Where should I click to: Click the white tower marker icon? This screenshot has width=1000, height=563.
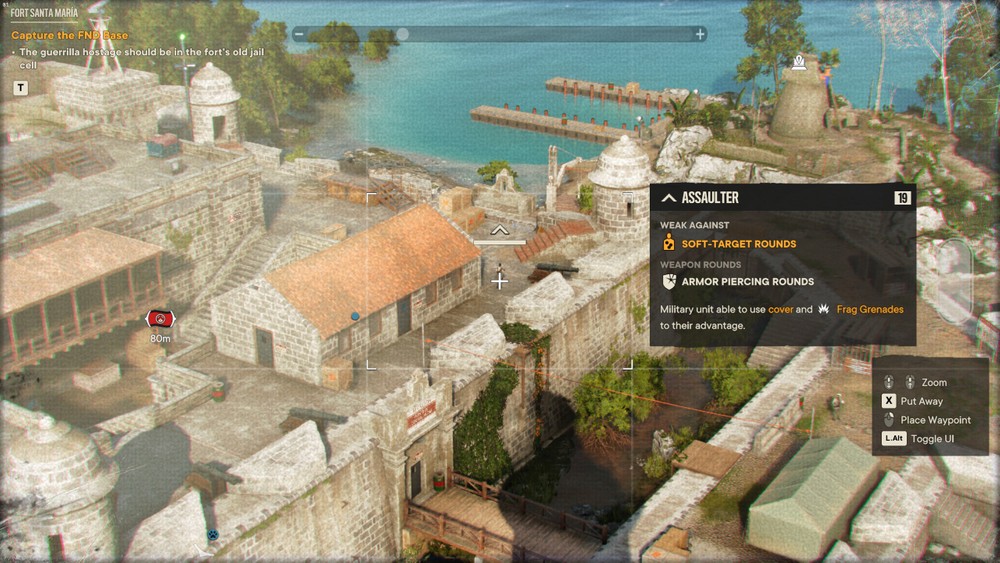pos(798,63)
